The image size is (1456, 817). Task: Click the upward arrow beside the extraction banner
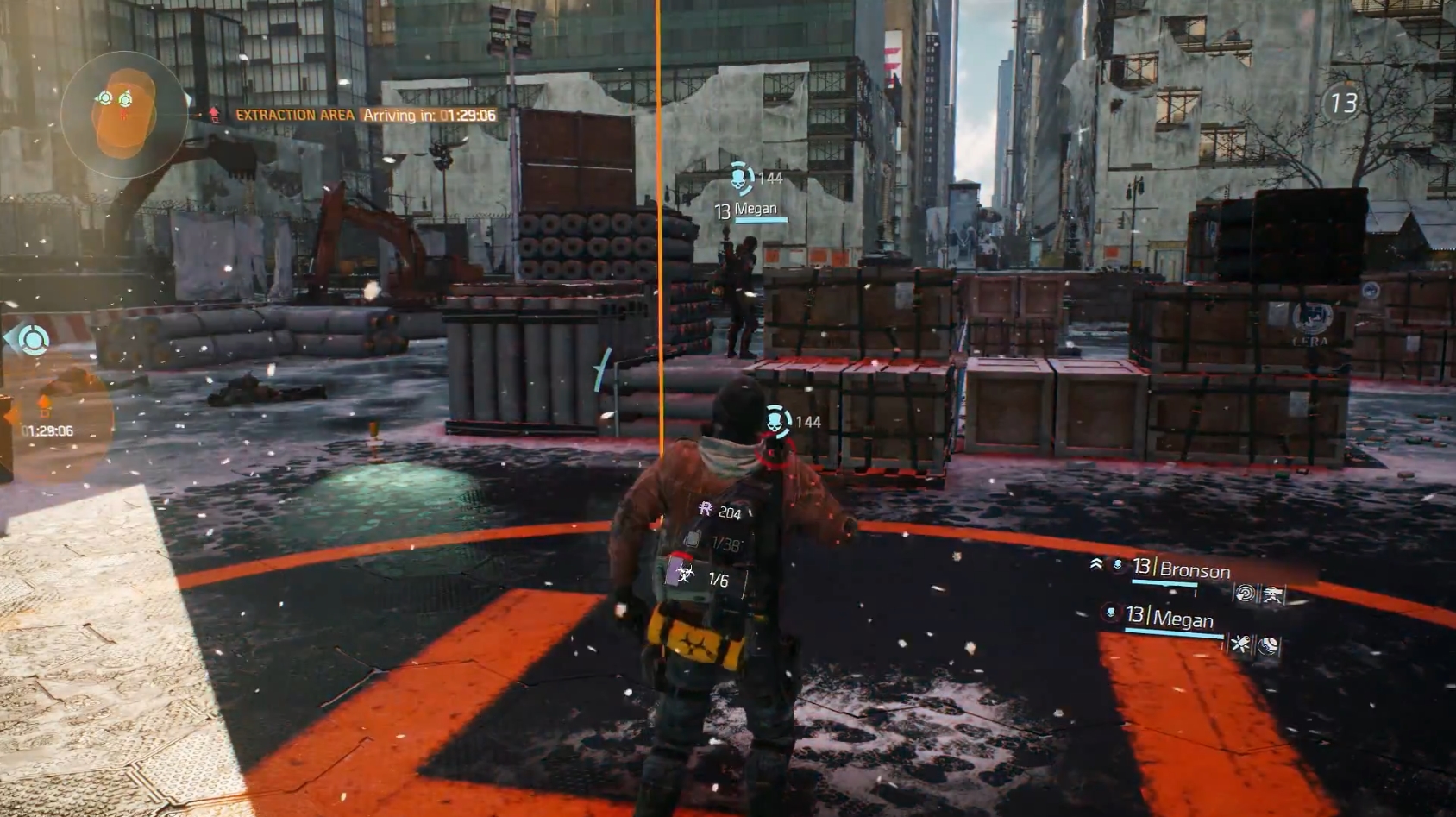pos(211,113)
